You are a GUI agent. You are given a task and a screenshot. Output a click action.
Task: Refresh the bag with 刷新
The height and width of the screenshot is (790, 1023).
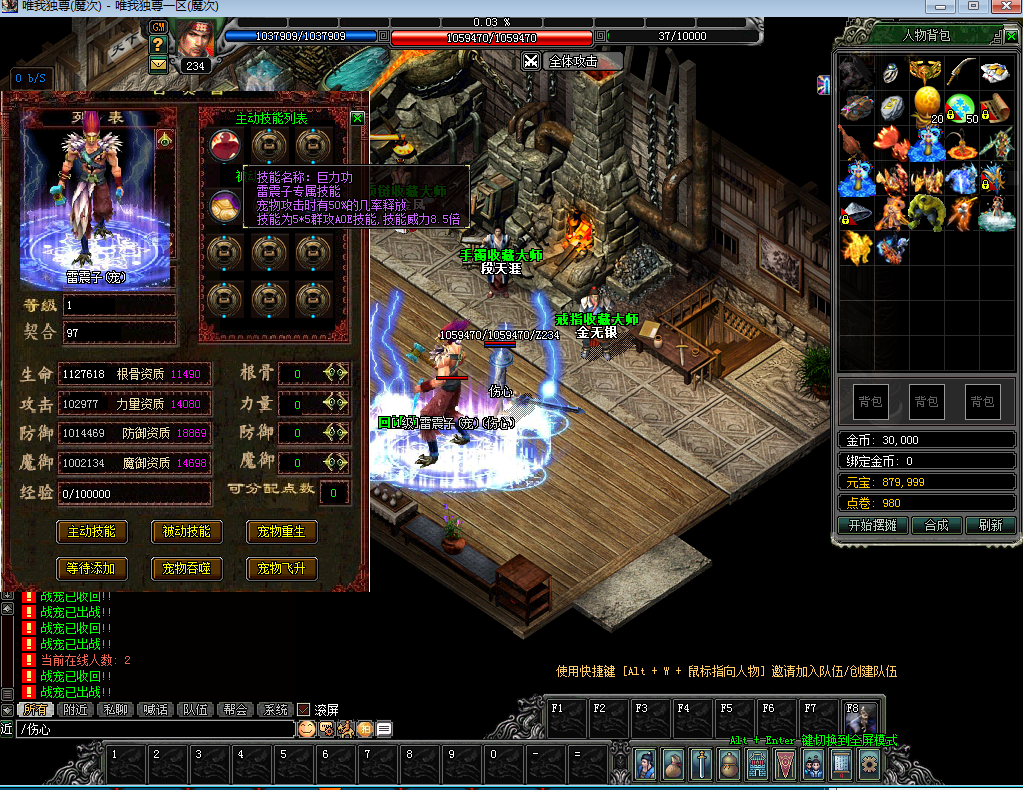click(990, 525)
